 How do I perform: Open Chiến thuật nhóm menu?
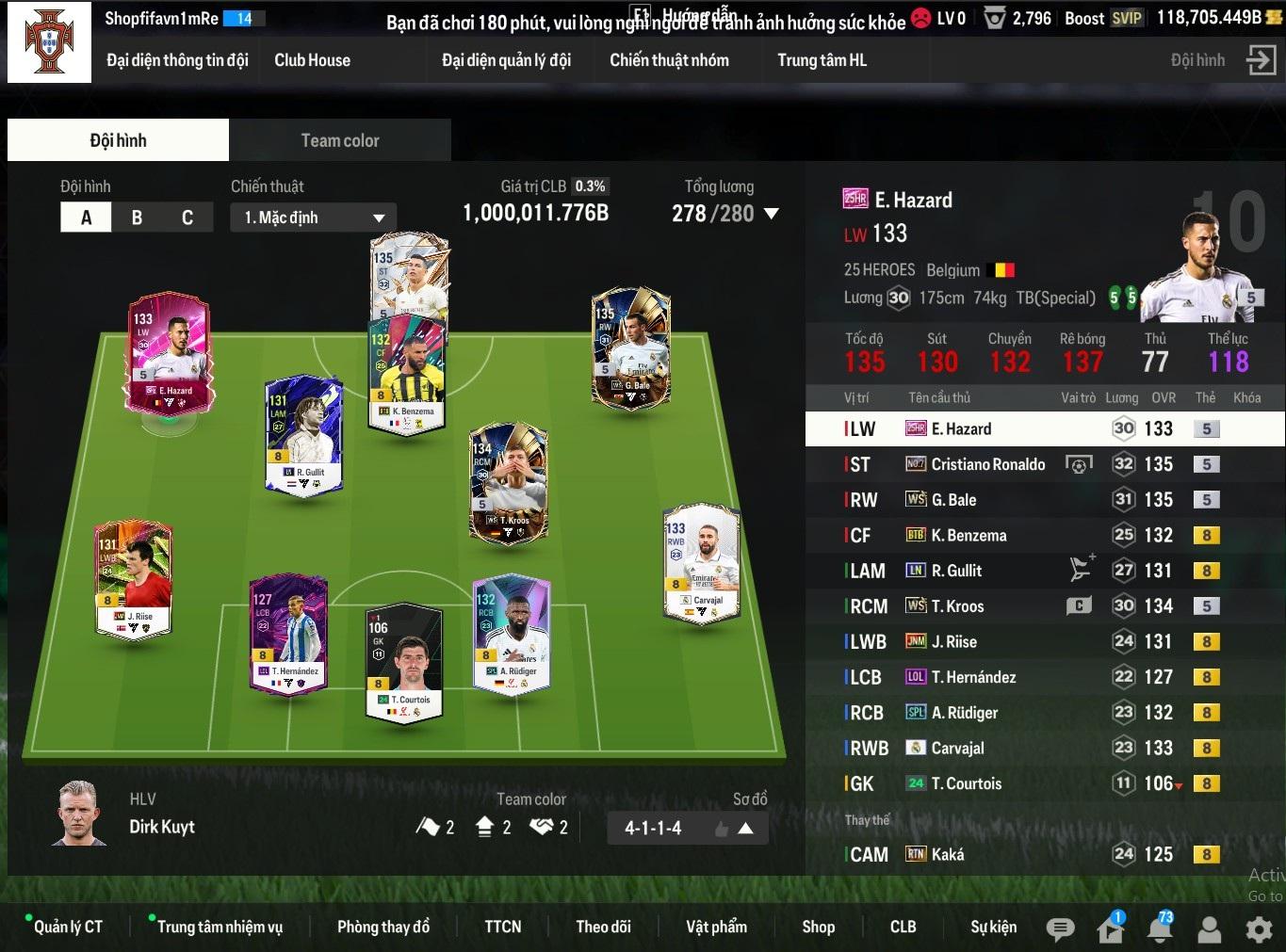669,60
